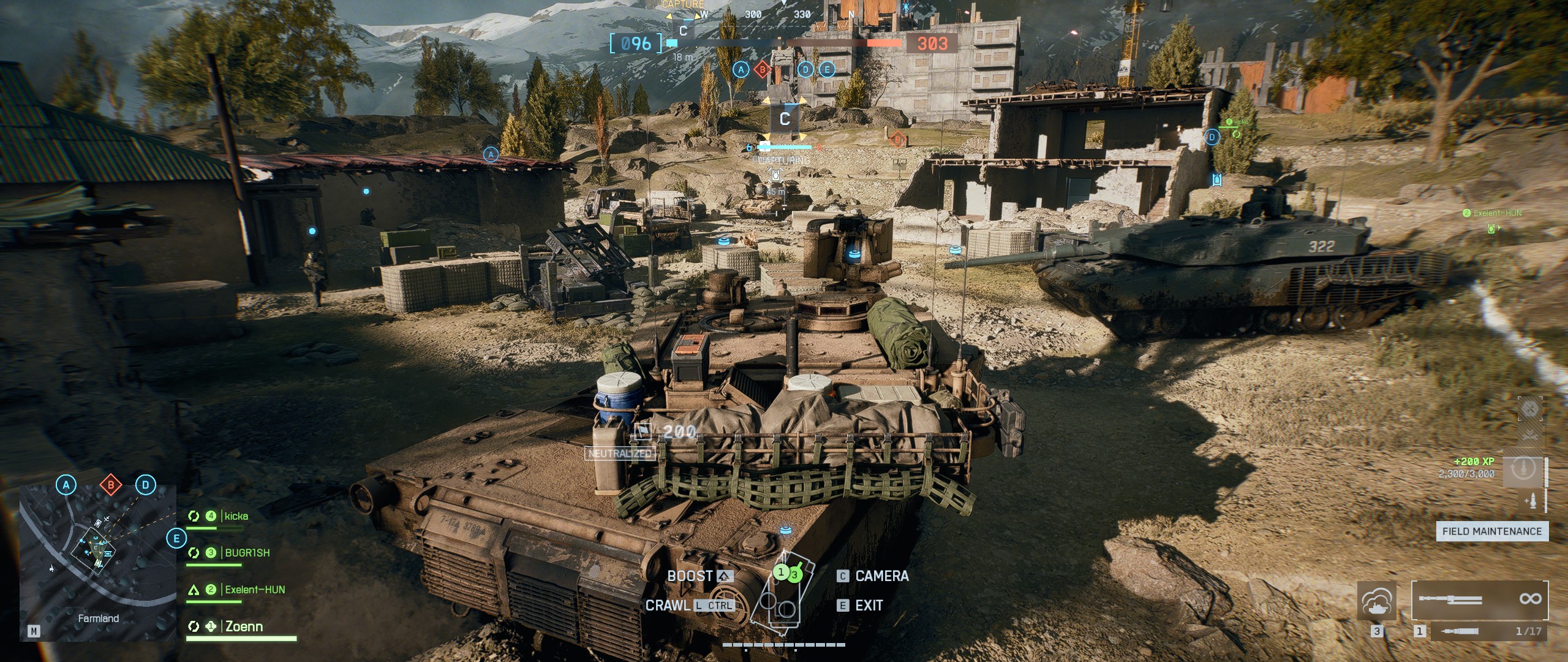Select the Capture C indicator on the compass

(684, 29)
